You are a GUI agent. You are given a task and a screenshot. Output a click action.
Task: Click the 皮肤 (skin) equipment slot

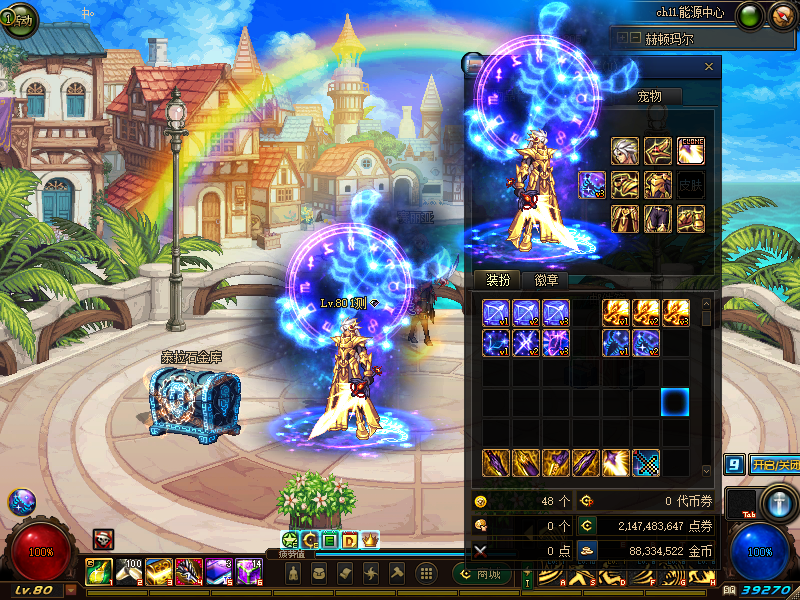691,185
